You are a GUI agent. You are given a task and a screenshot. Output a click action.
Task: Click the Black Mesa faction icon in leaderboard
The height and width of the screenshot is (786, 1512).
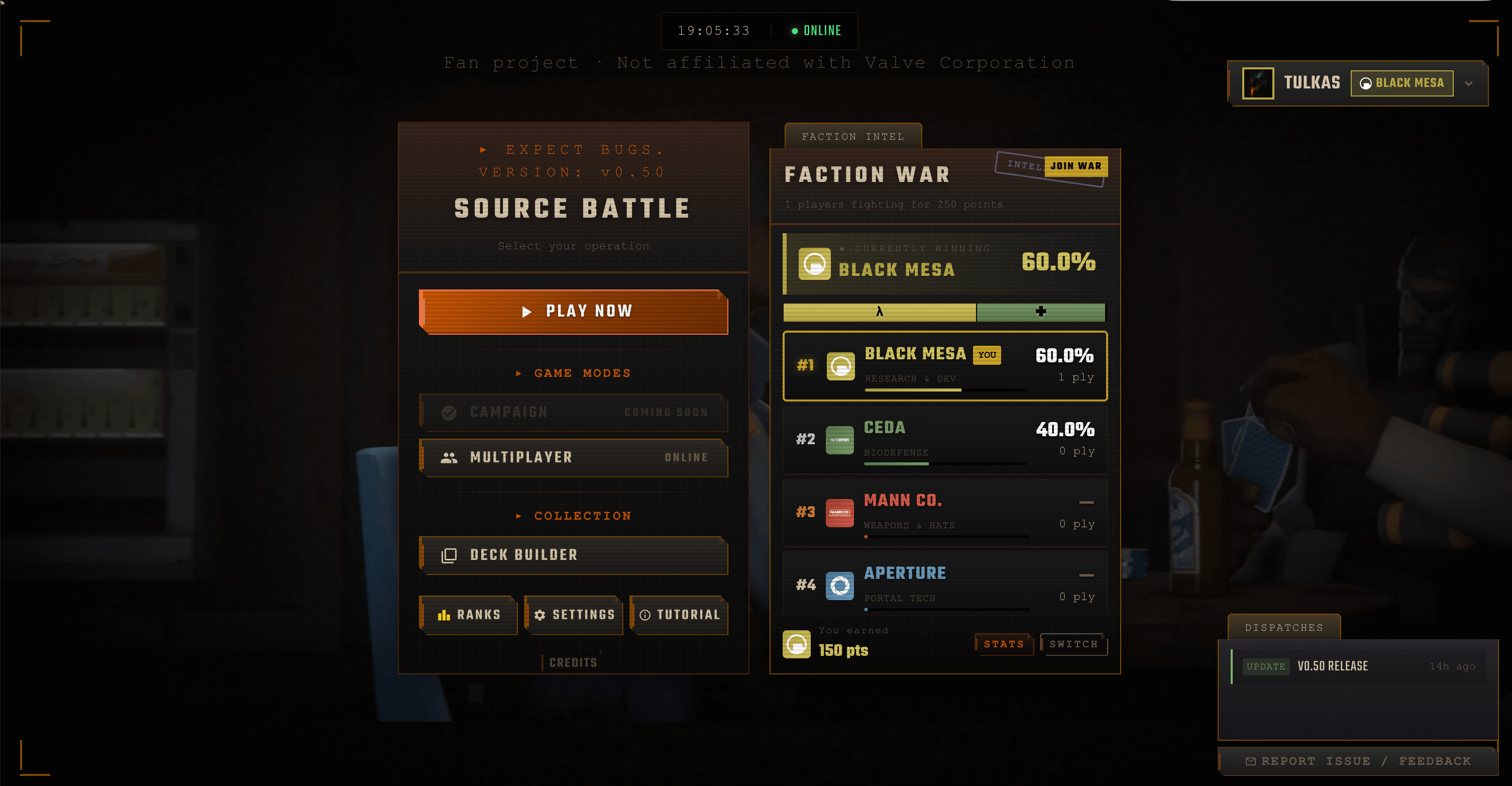840,365
